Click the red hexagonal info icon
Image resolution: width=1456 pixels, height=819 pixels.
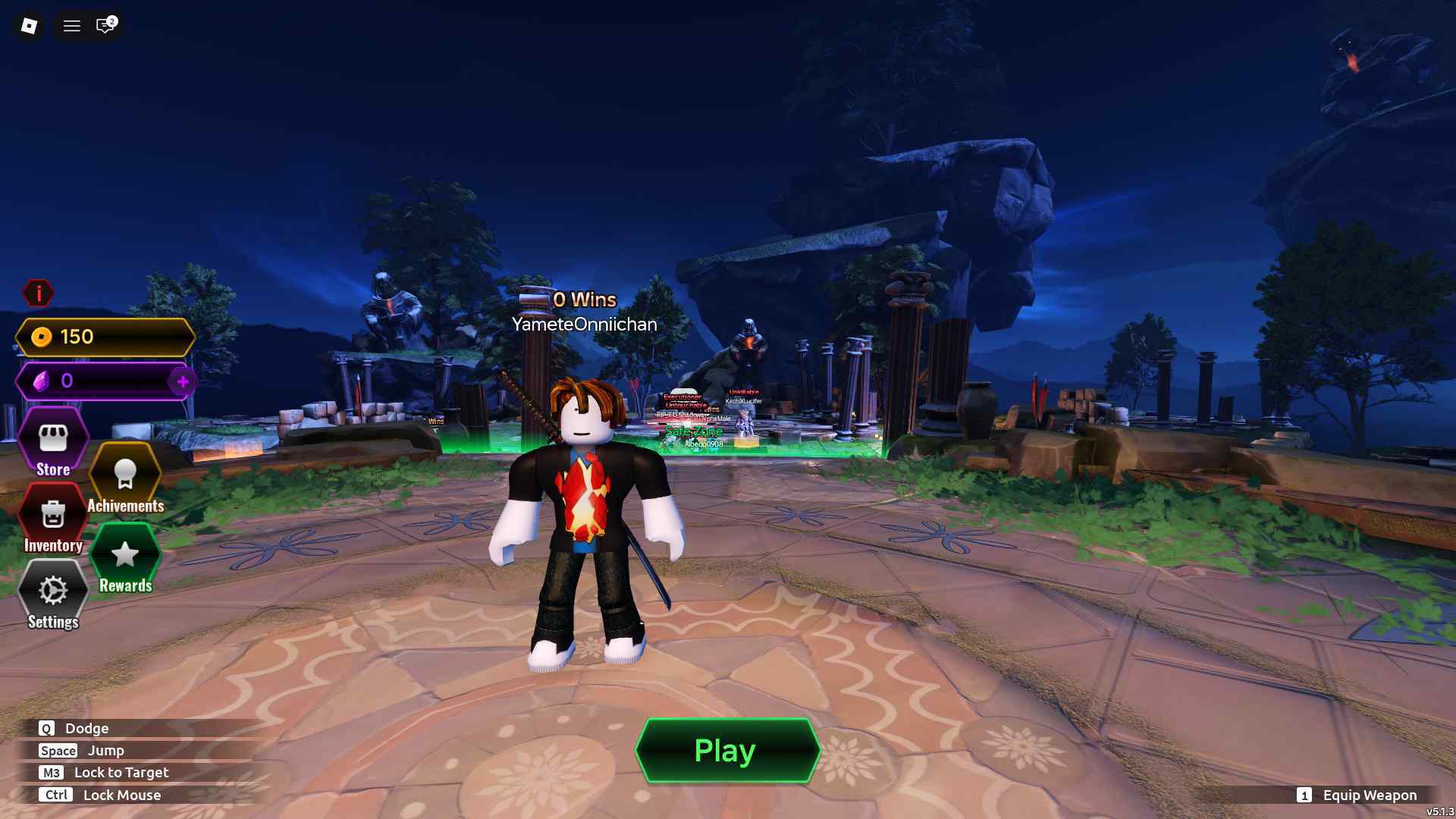[39, 293]
